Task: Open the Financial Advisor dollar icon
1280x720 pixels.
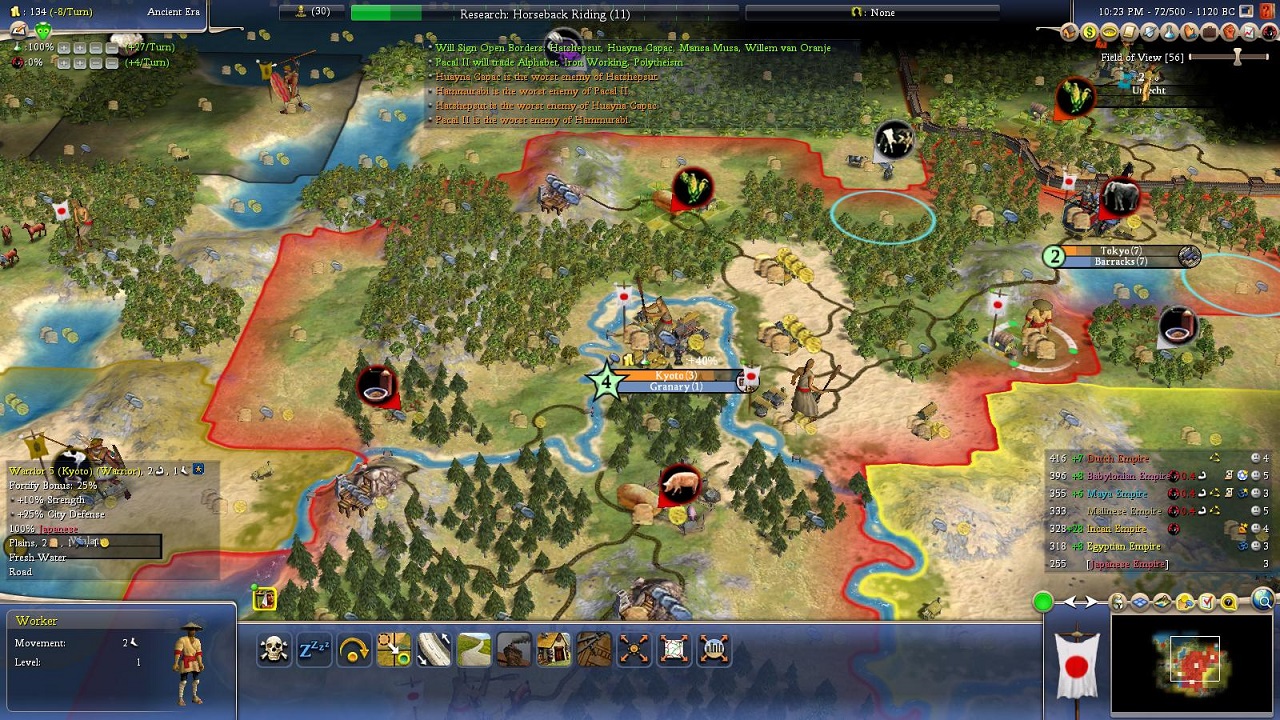Action: pos(1090,33)
